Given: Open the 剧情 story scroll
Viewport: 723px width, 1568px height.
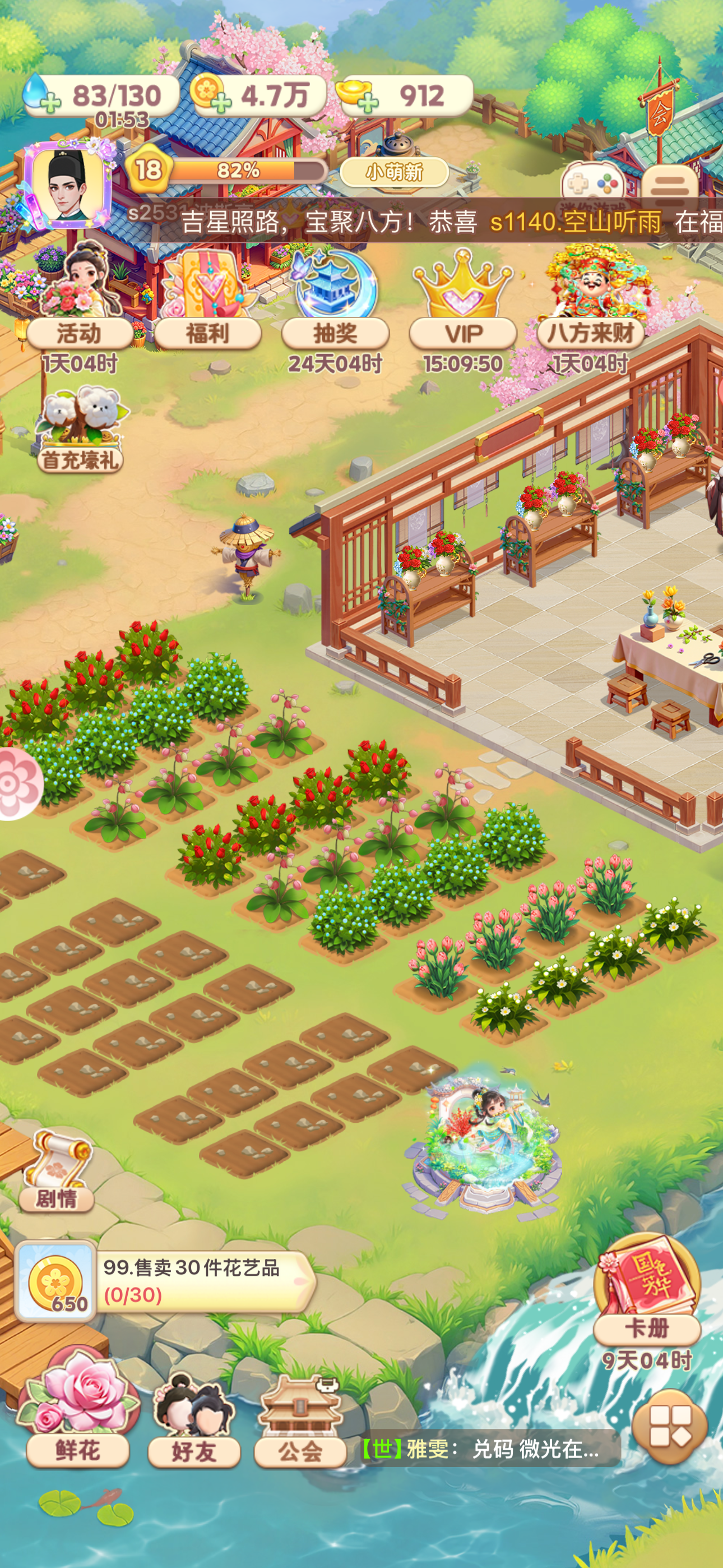Looking at the screenshot, I should point(57,1172).
